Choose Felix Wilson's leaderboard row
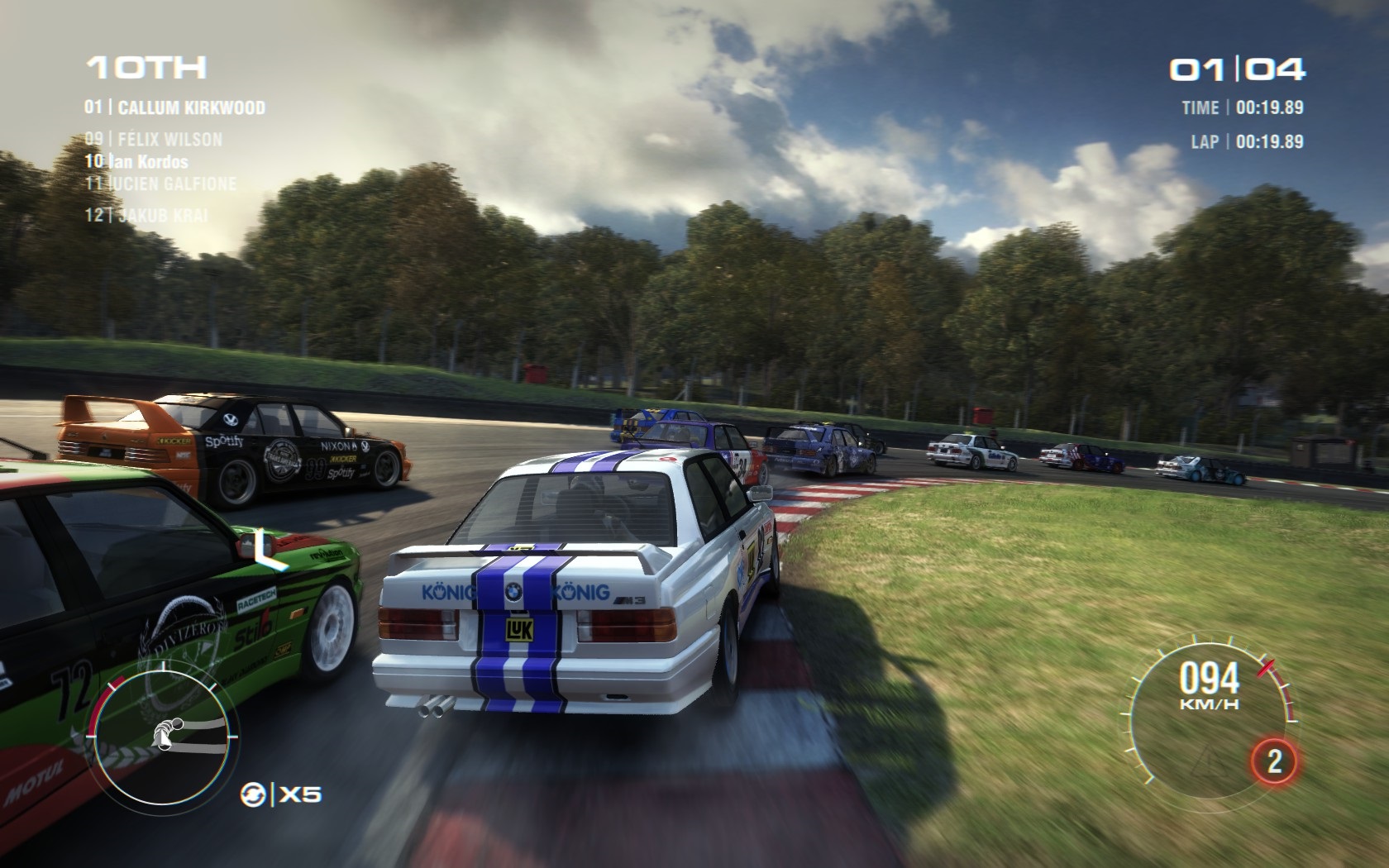The height and width of the screenshot is (868, 1389). click(154, 139)
